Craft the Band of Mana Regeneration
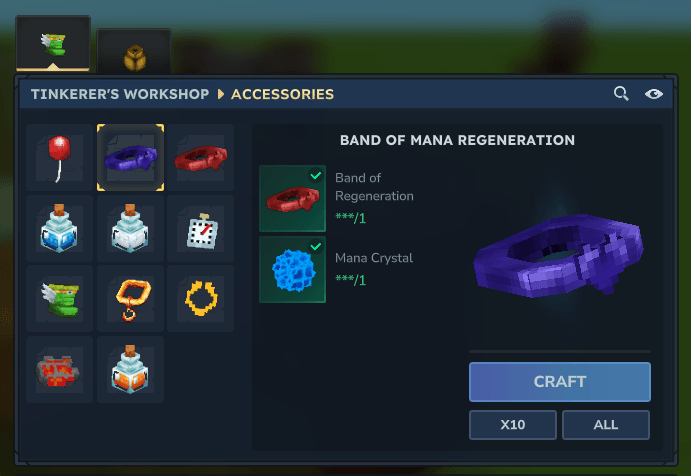This screenshot has width=691, height=476. [559, 381]
